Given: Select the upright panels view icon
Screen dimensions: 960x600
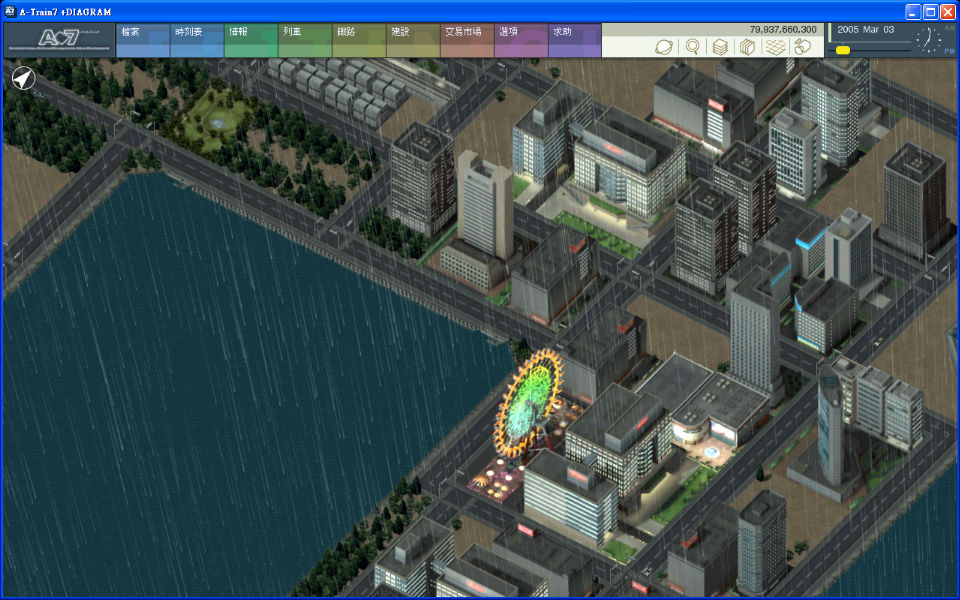Looking at the screenshot, I should [746, 47].
